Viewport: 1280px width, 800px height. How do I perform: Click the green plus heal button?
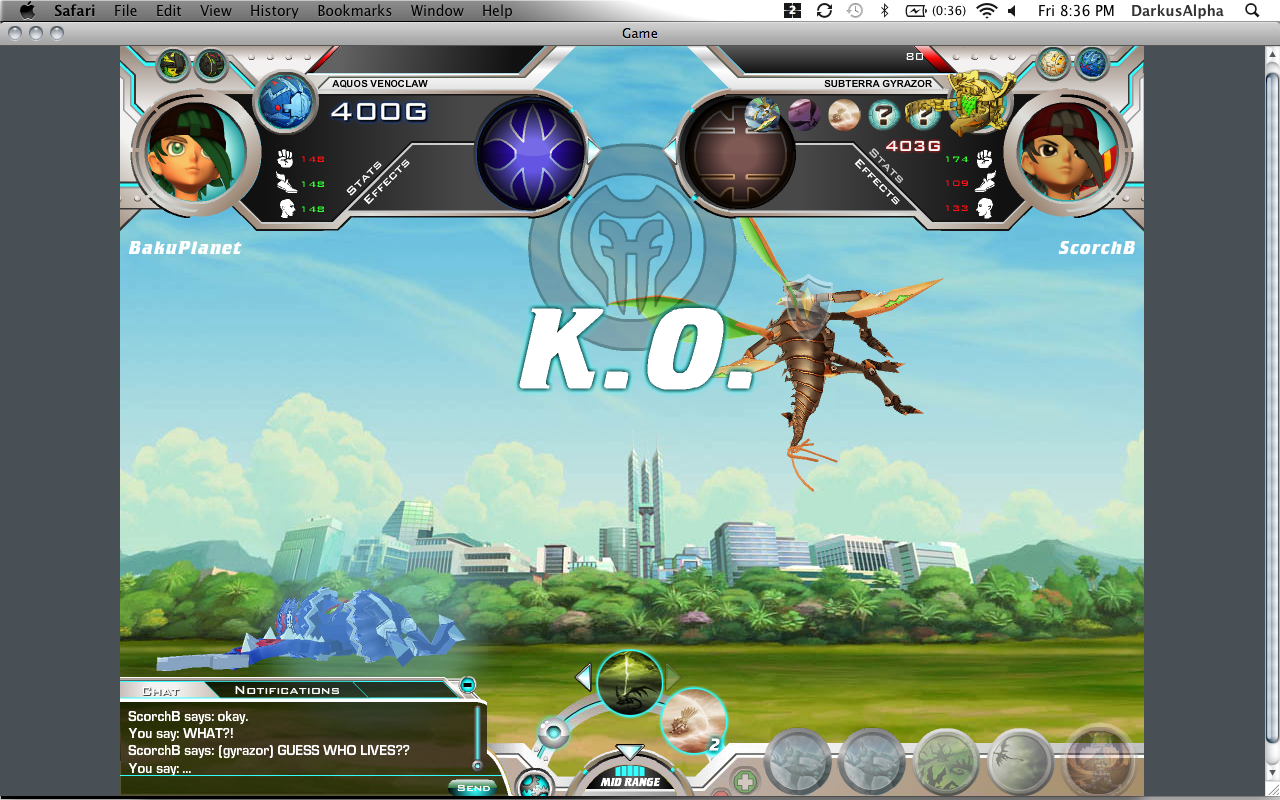tap(745, 781)
